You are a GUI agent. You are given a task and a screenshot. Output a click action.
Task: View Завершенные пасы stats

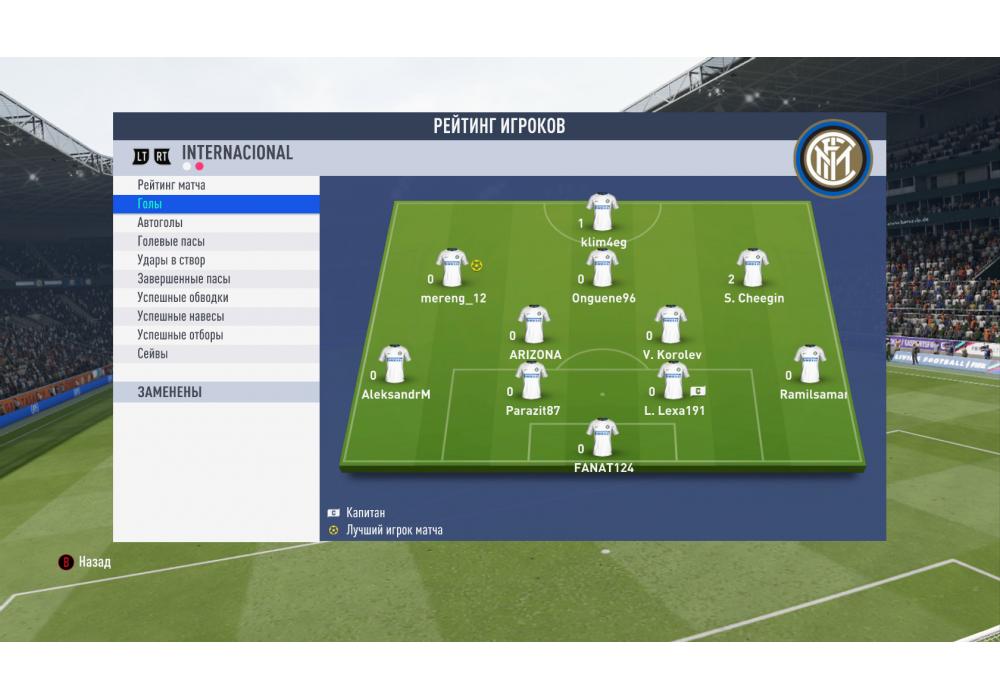pyautogui.click(x=216, y=279)
